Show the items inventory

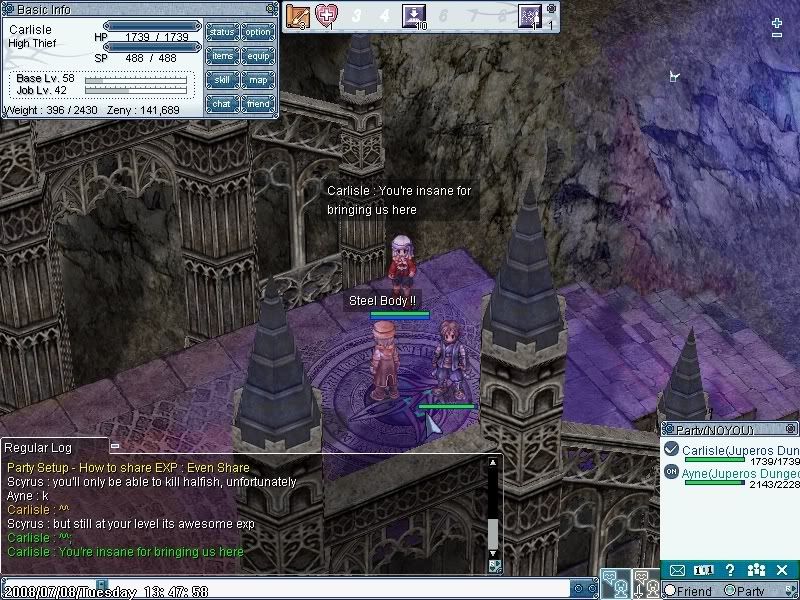coord(221,56)
